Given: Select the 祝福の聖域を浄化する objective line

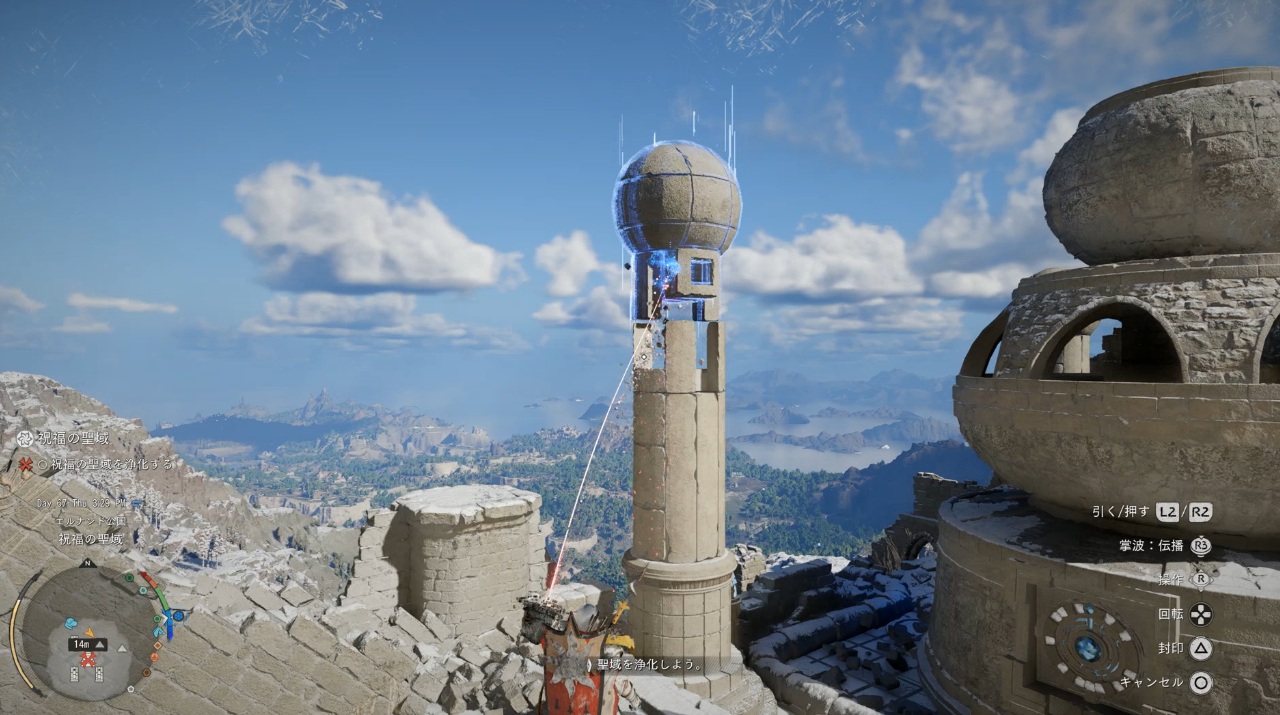Looking at the screenshot, I should click(x=105, y=464).
